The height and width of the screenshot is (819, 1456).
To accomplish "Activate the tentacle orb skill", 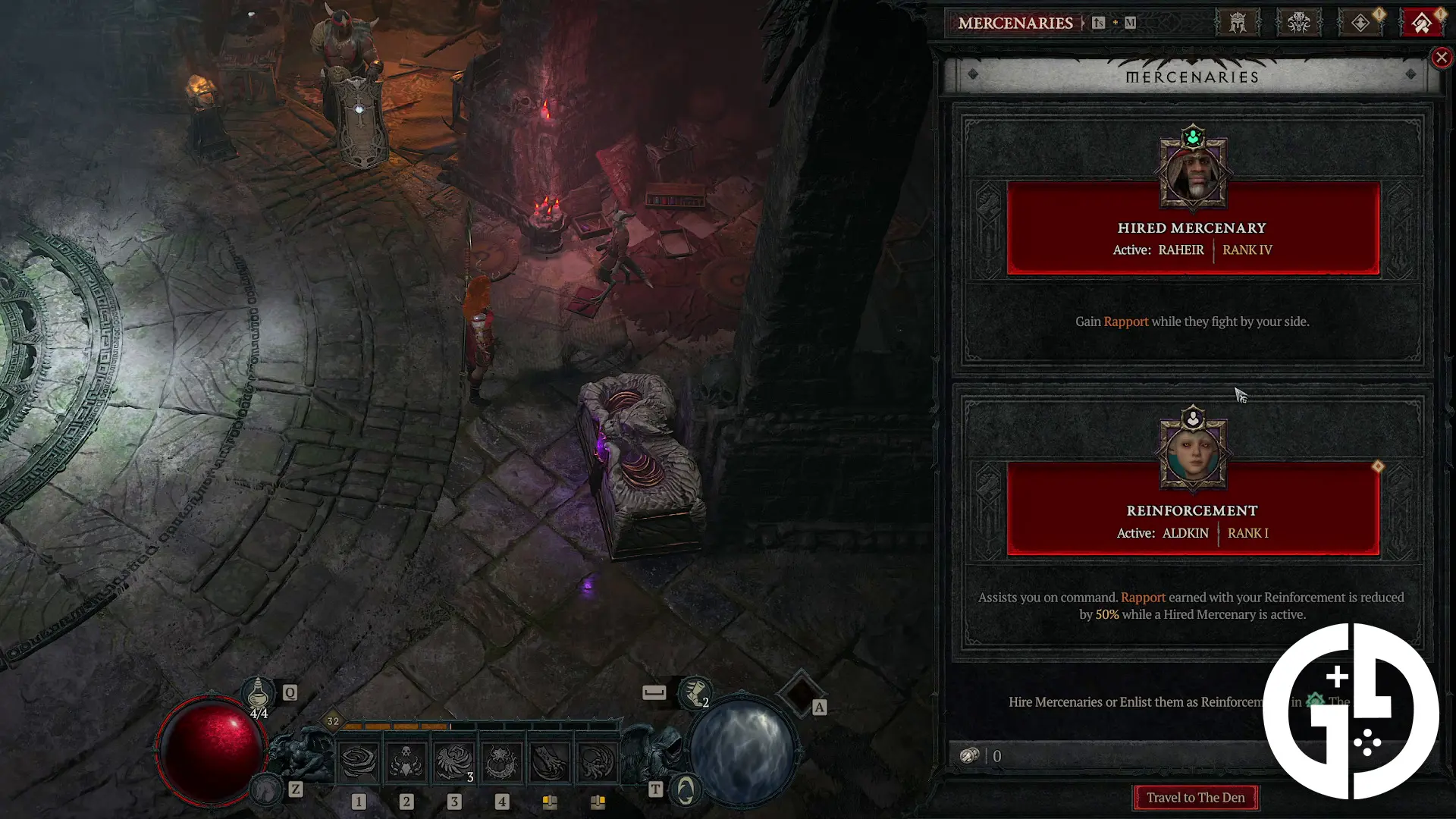I will 597,761.
